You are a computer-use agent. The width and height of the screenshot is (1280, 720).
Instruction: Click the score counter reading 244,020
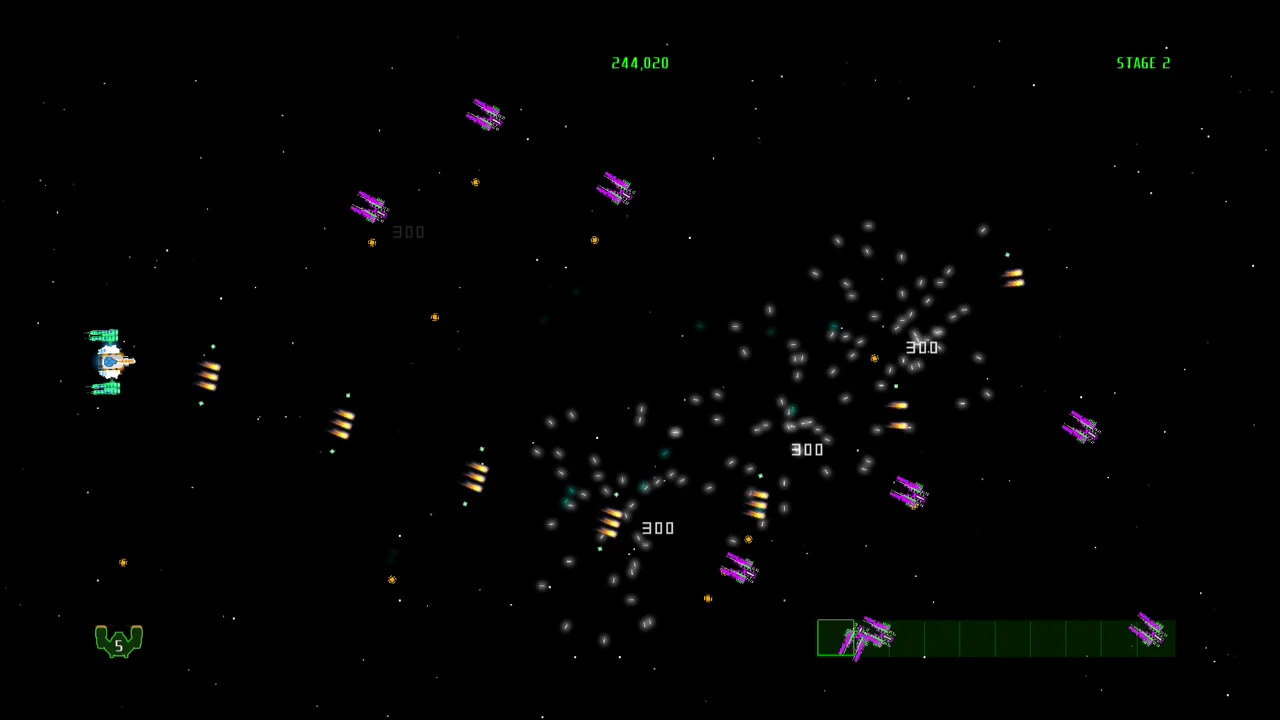tap(639, 63)
